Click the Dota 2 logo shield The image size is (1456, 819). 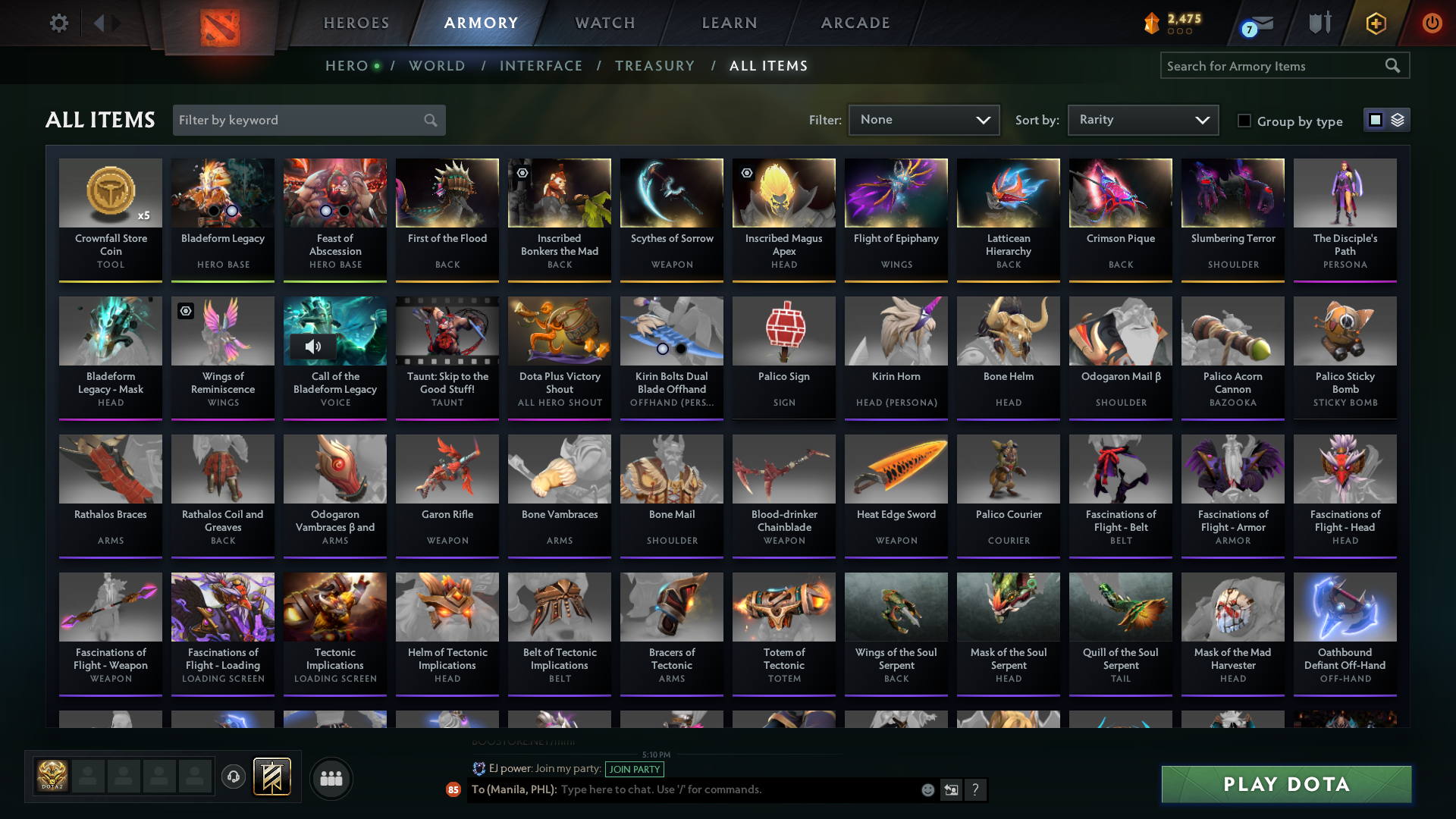coord(218,24)
